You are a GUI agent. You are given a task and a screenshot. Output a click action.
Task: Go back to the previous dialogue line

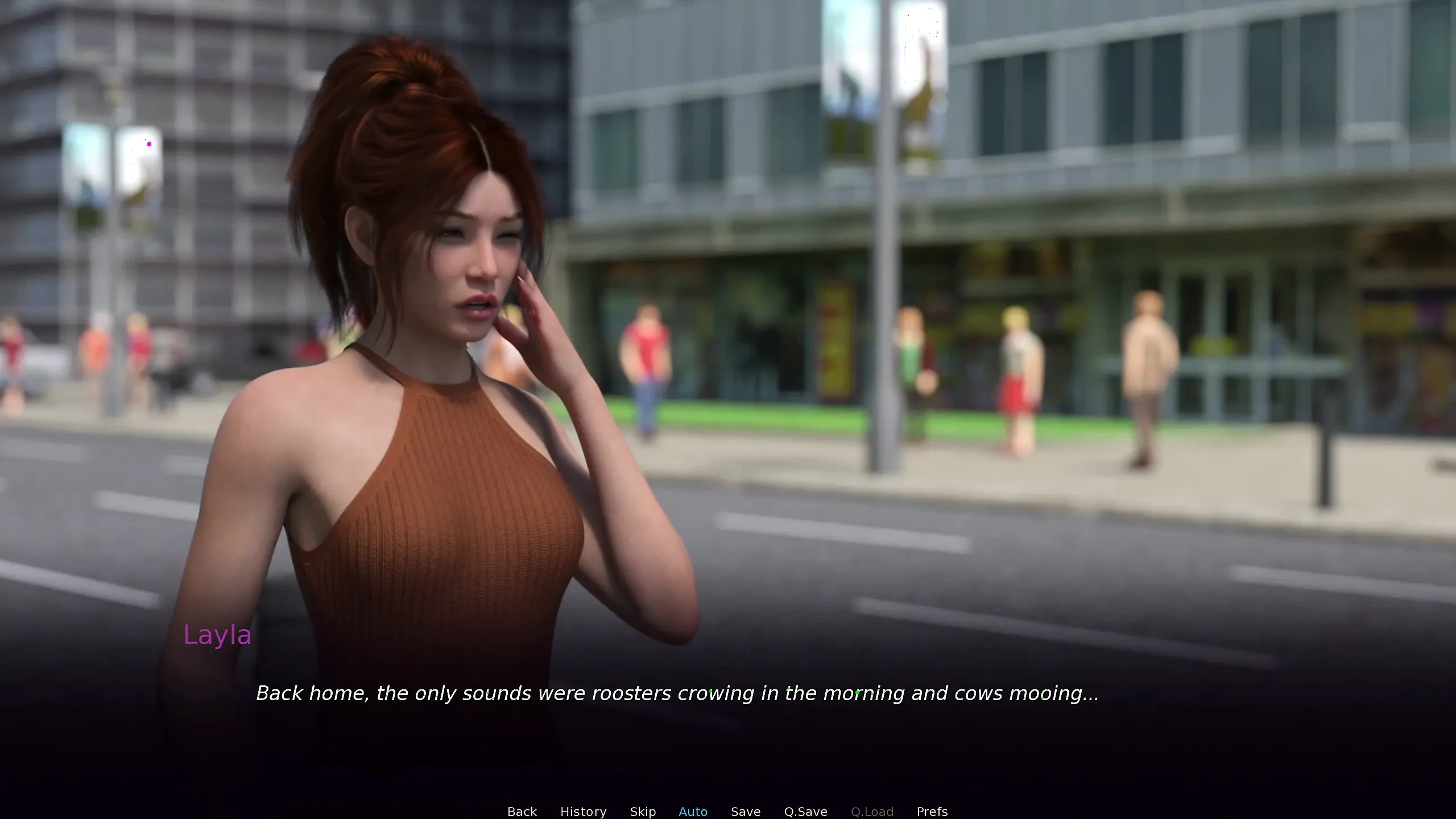point(522,811)
